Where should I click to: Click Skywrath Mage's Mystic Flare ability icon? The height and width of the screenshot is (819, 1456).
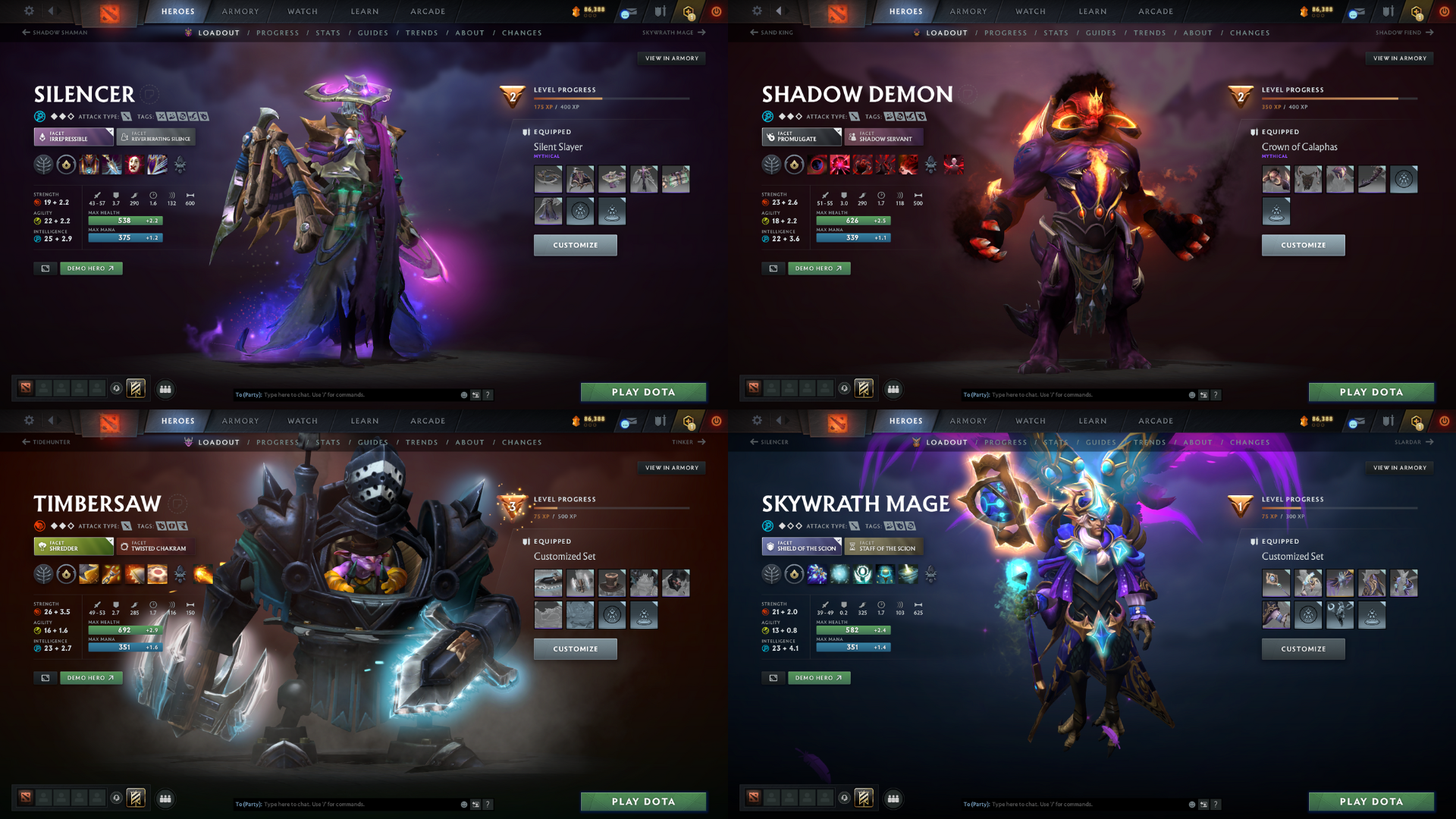point(908,574)
